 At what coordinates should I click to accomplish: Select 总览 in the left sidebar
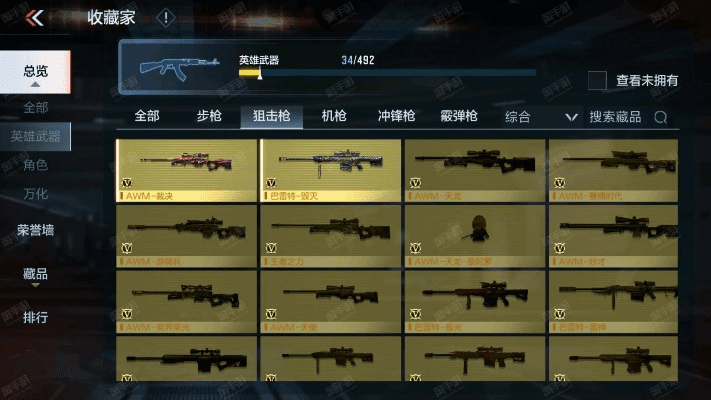pos(35,71)
